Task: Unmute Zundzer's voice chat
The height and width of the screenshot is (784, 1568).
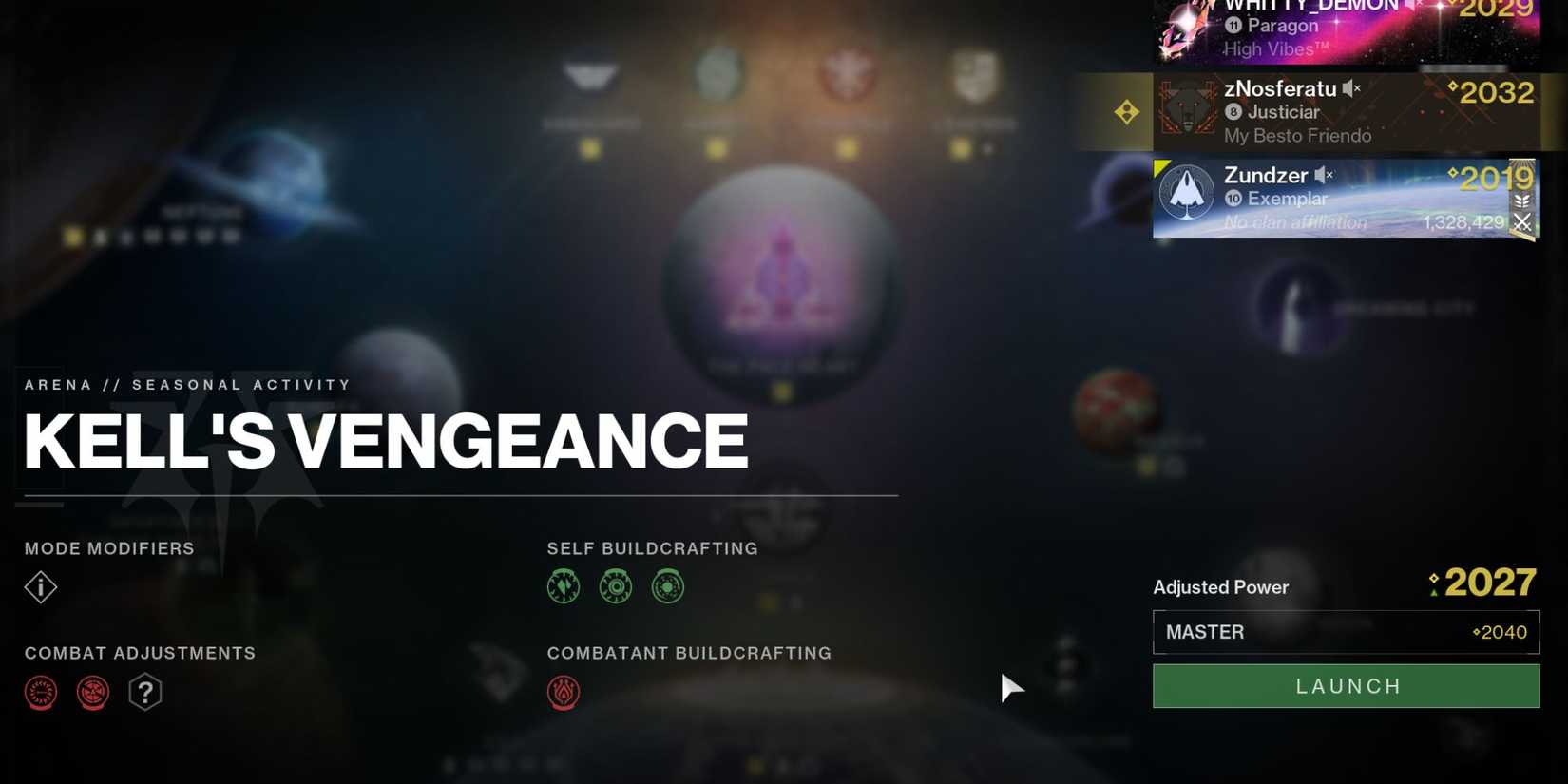Action: coord(1323,175)
